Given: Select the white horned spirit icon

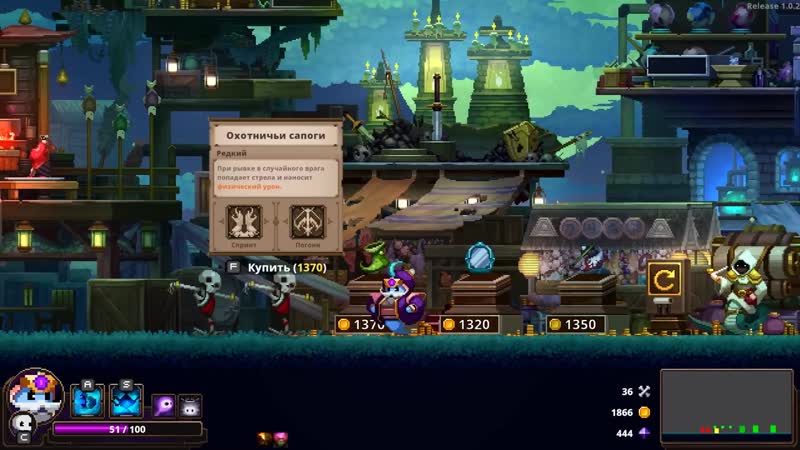Looking at the screenshot, I should pyautogui.click(x=190, y=405).
